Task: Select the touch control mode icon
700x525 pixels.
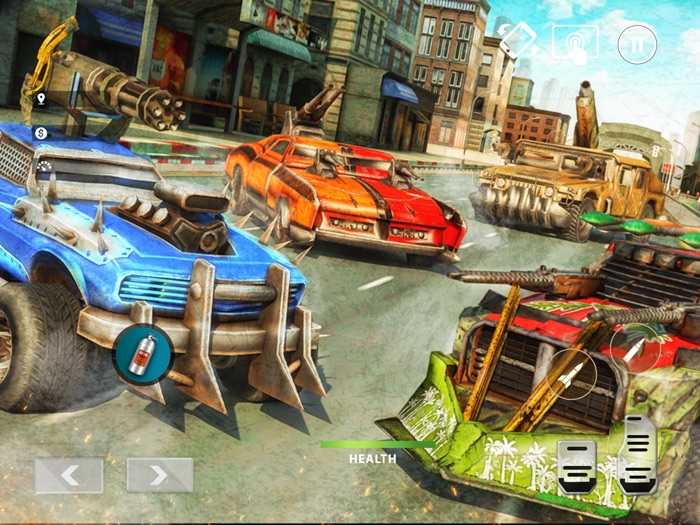Action: tap(576, 42)
